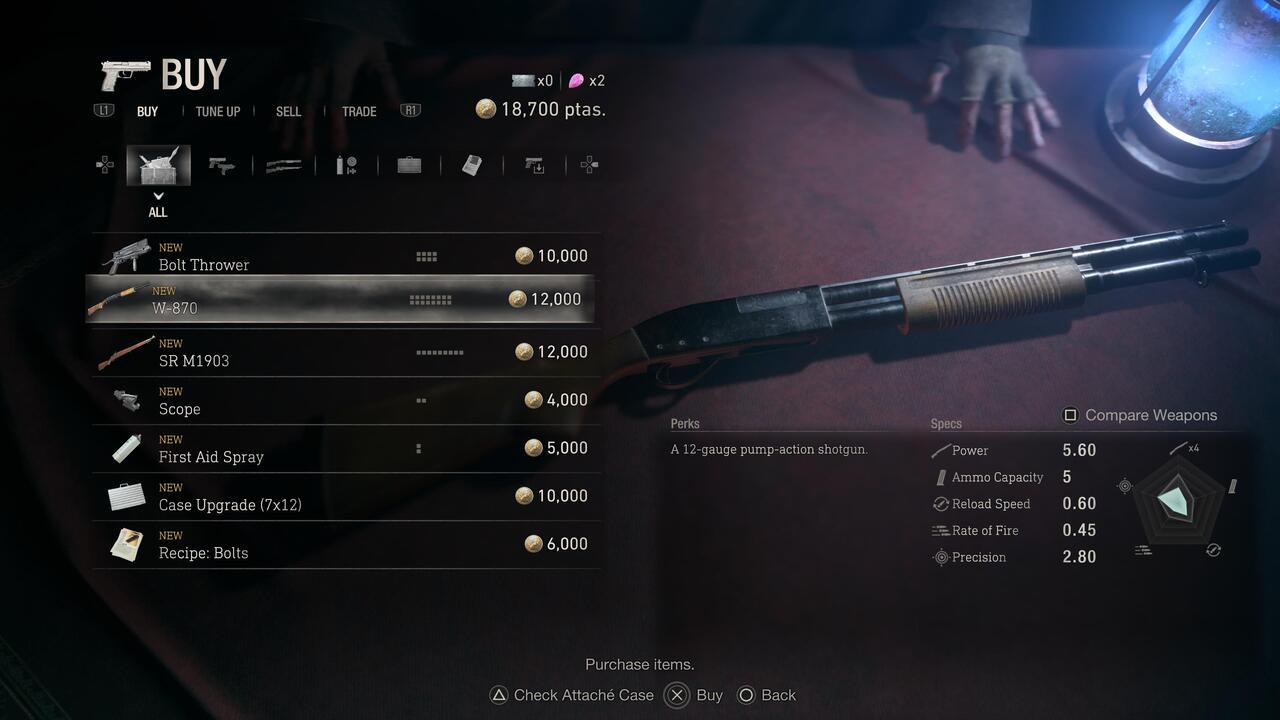The width and height of the screenshot is (1280, 720).
Task: Select the Bolt Thrower listing
Action: pos(345,256)
